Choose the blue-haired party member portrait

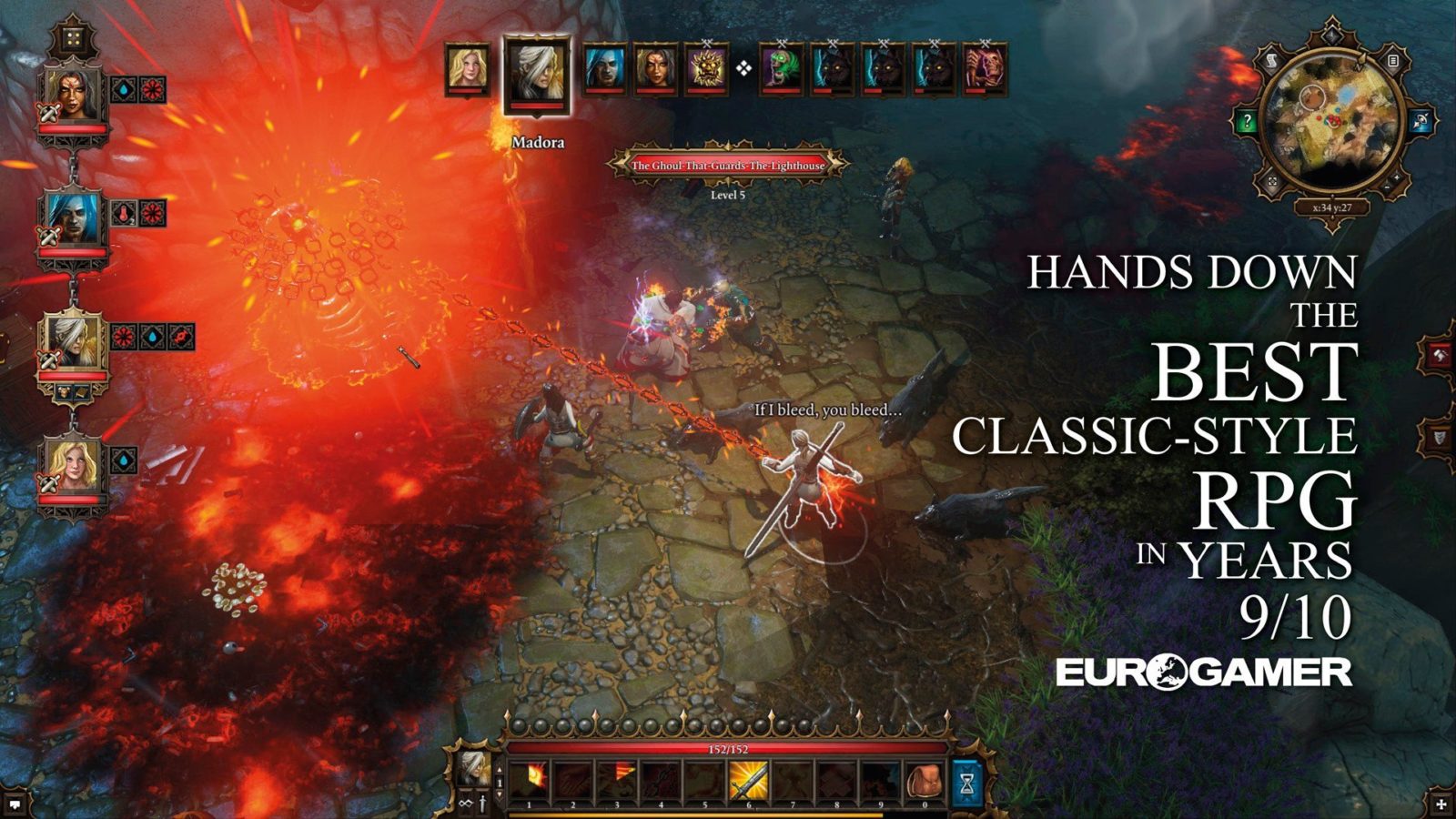[72, 218]
